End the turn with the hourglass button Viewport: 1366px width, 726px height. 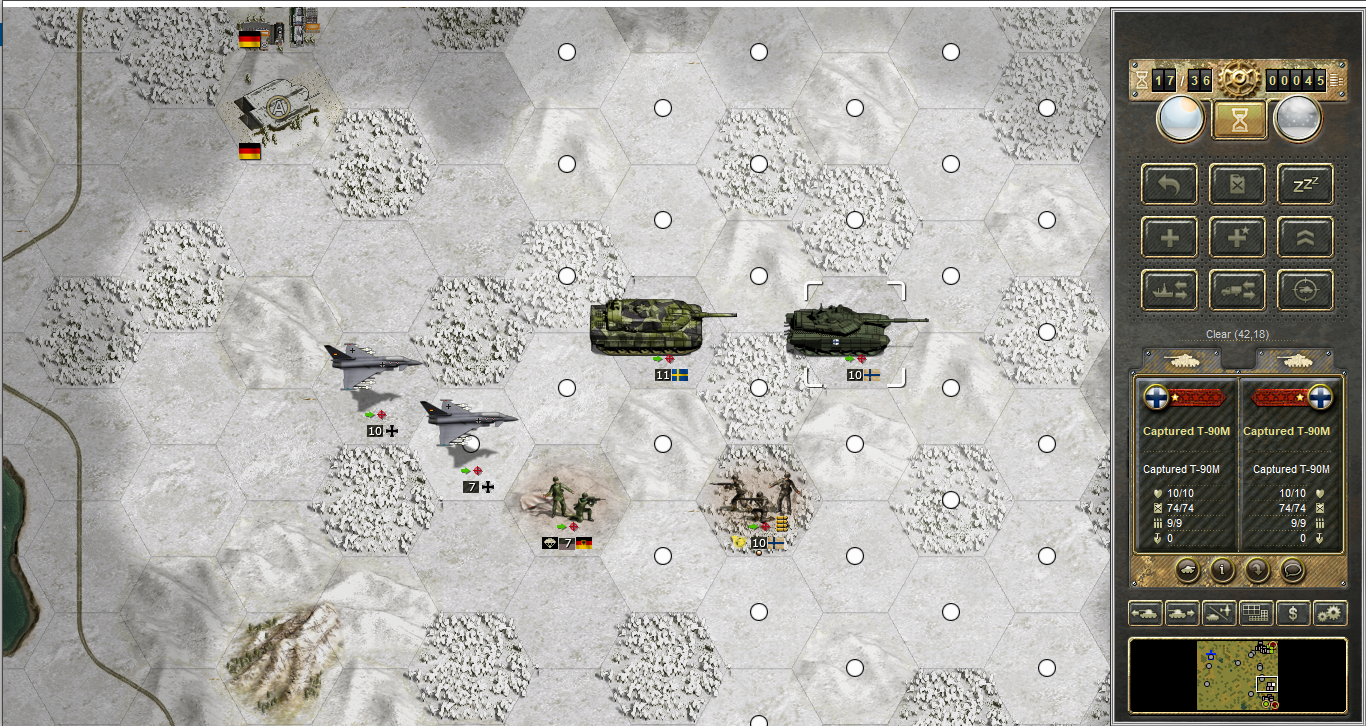pyautogui.click(x=1239, y=119)
